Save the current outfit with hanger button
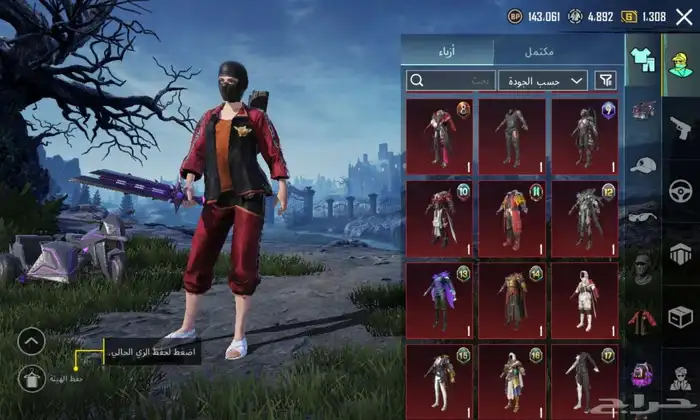The width and height of the screenshot is (700, 420). pyautogui.click(x=32, y=378)
